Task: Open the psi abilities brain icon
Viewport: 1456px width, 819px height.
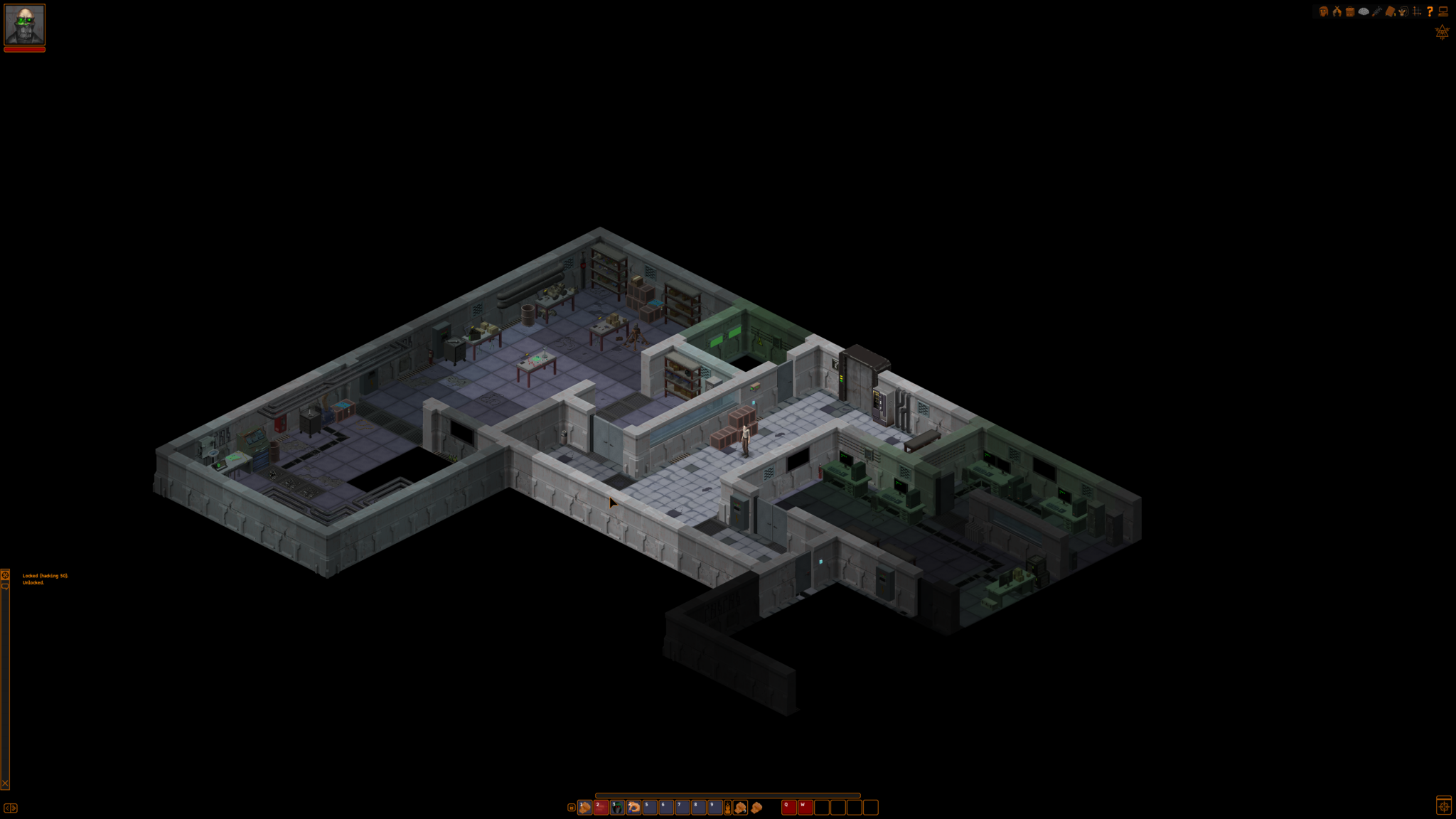Action: coord(1364,11)
